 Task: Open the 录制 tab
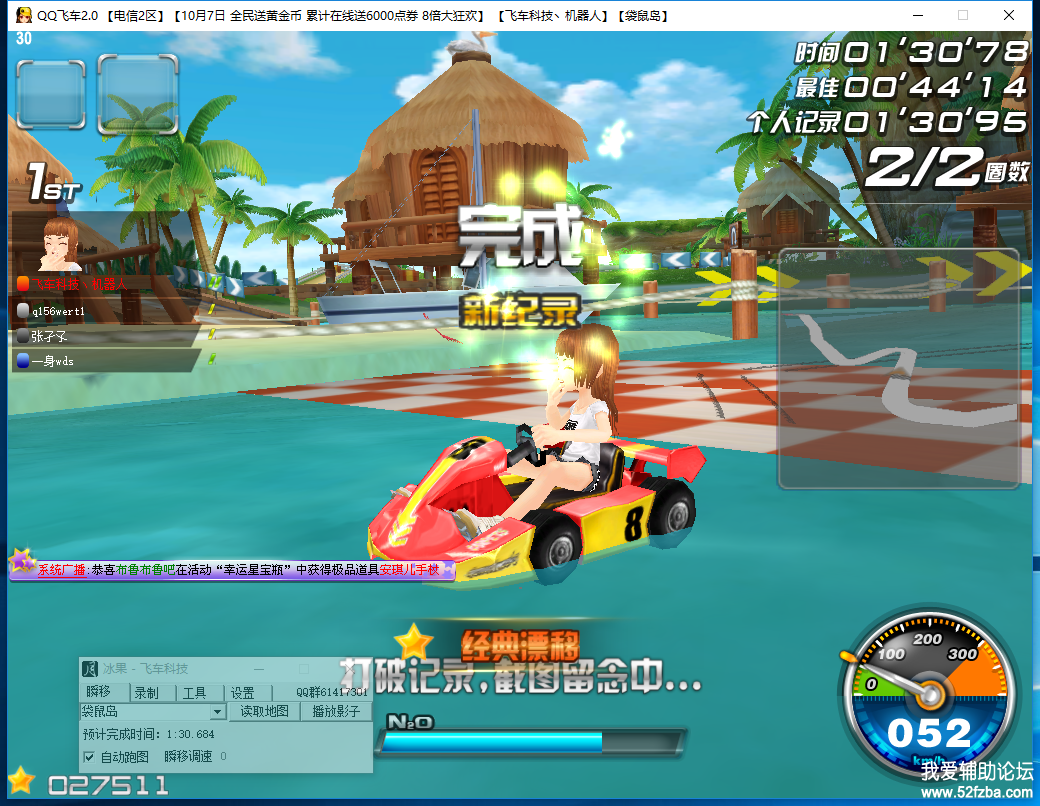146,693
